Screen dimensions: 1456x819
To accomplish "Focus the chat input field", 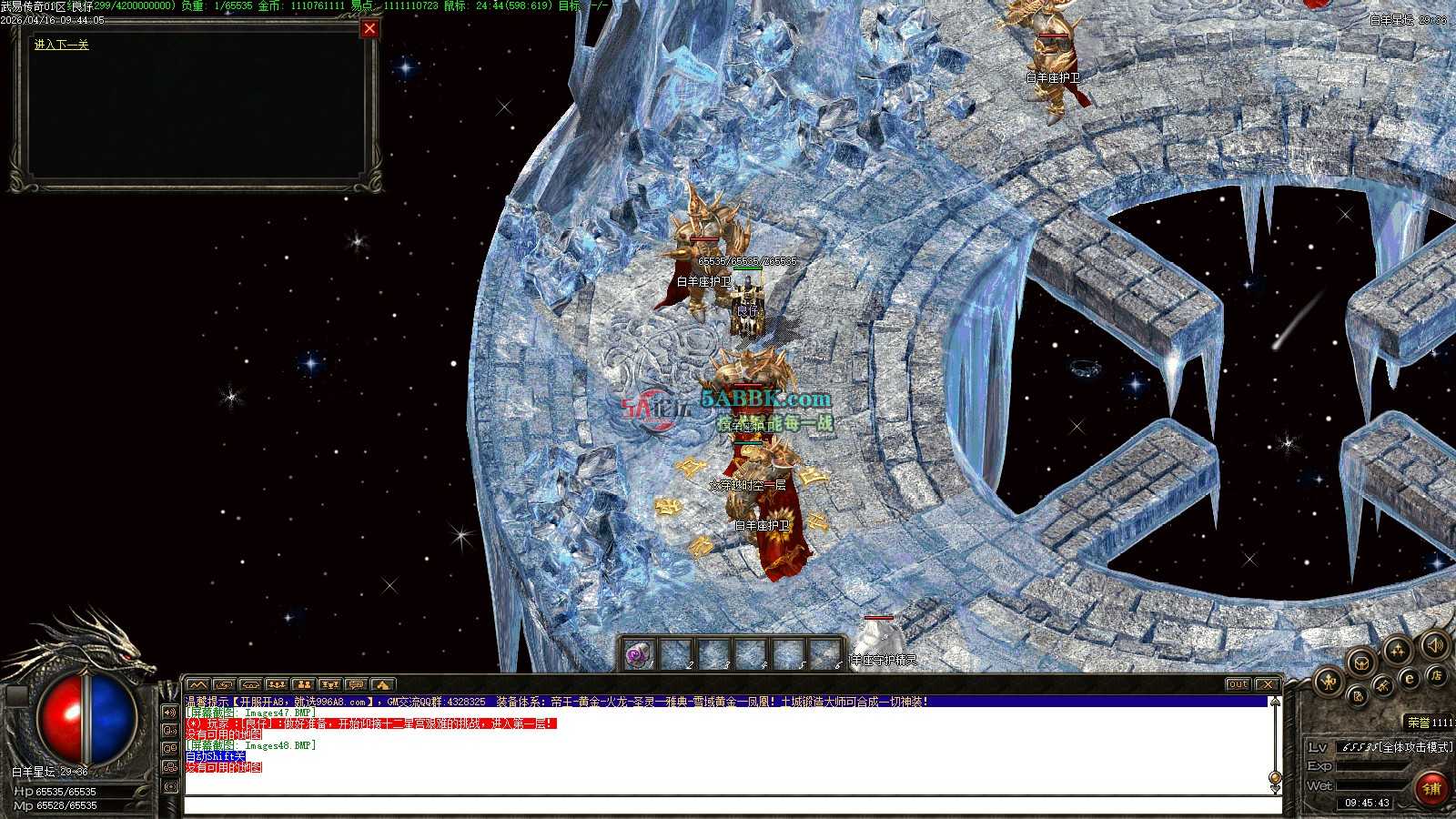I will tap(728, 805).
